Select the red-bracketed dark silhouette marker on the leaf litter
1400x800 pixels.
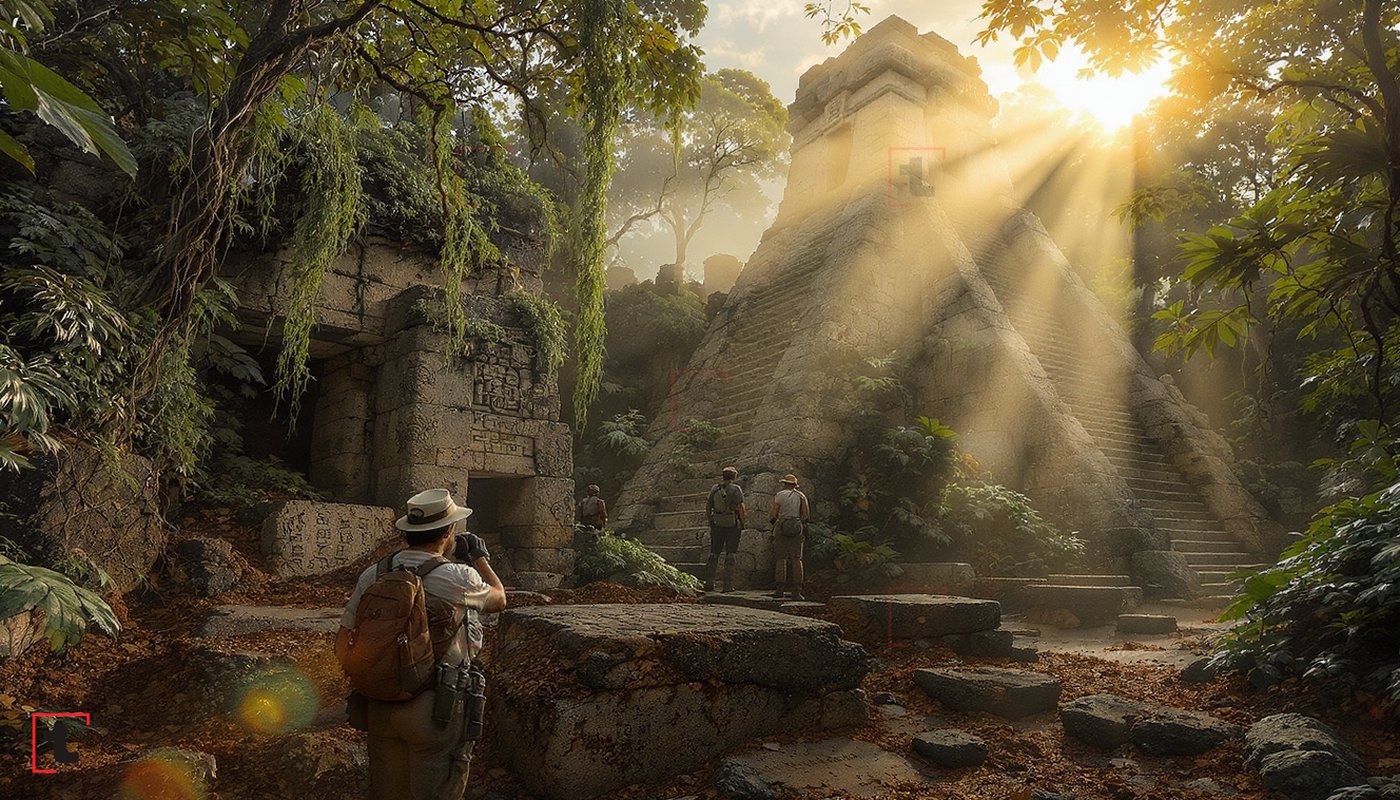[x=60, y=742]
